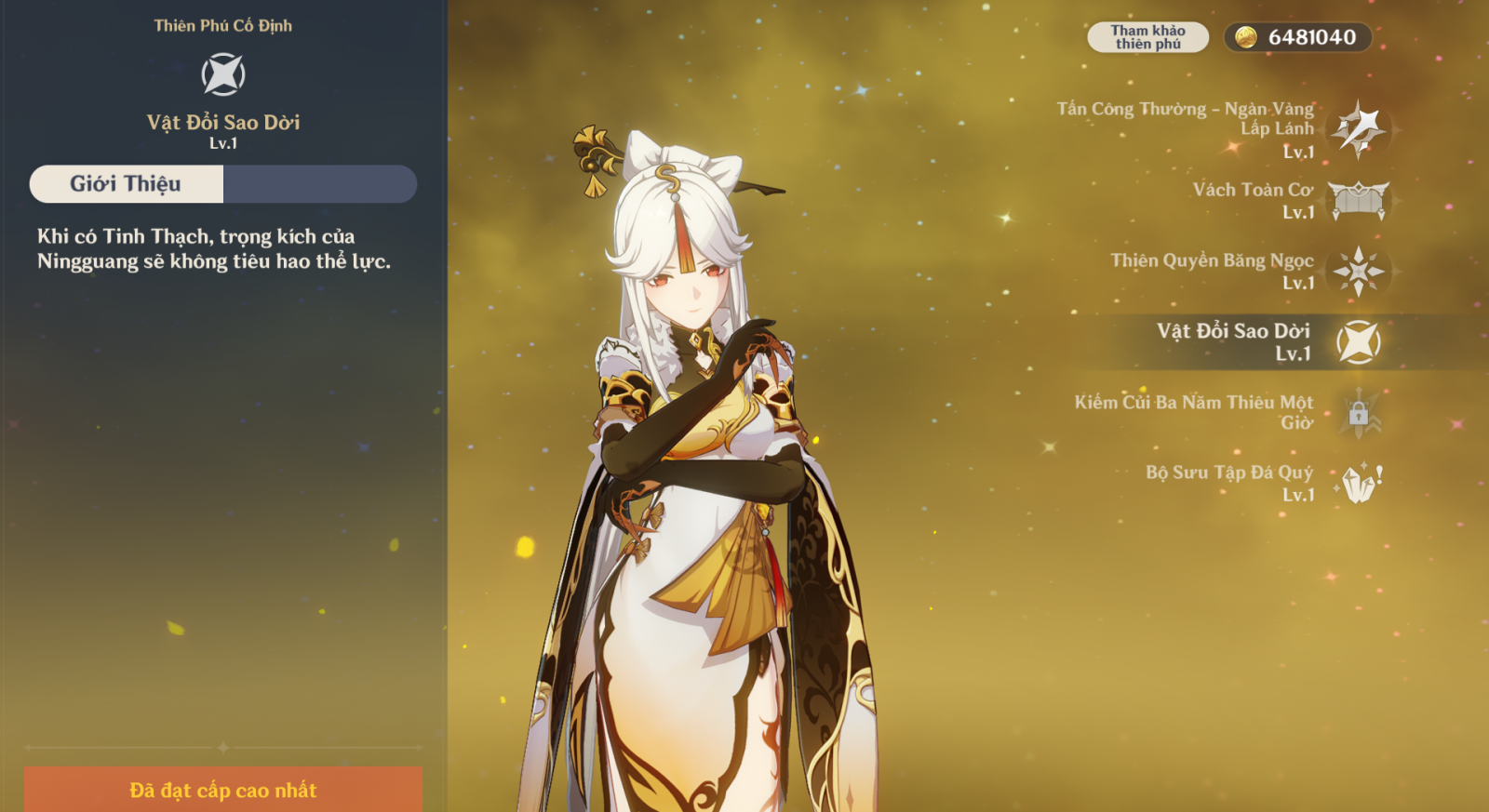Choose the Vách Toàn Cơ talent
Viewport: 1489px width, 812px height.
1358,200
